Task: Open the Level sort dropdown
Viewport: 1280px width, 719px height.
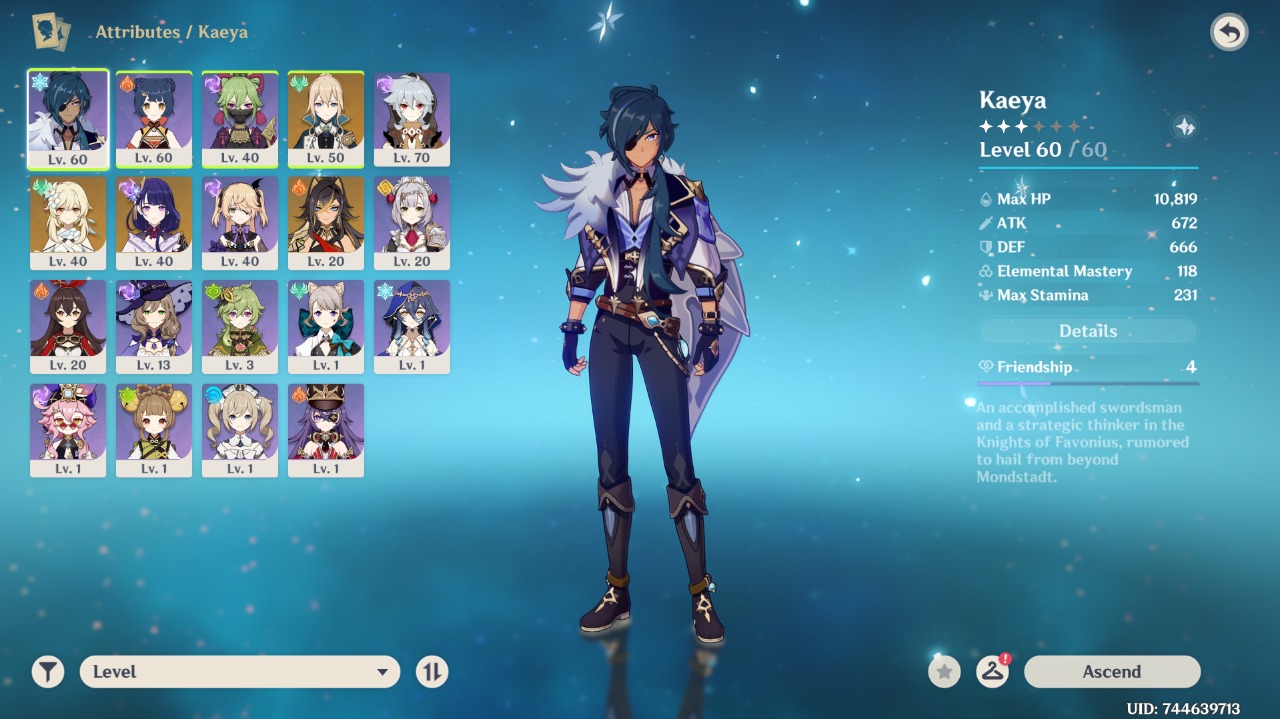Action: pyautogui.click(x=240, y=672)
